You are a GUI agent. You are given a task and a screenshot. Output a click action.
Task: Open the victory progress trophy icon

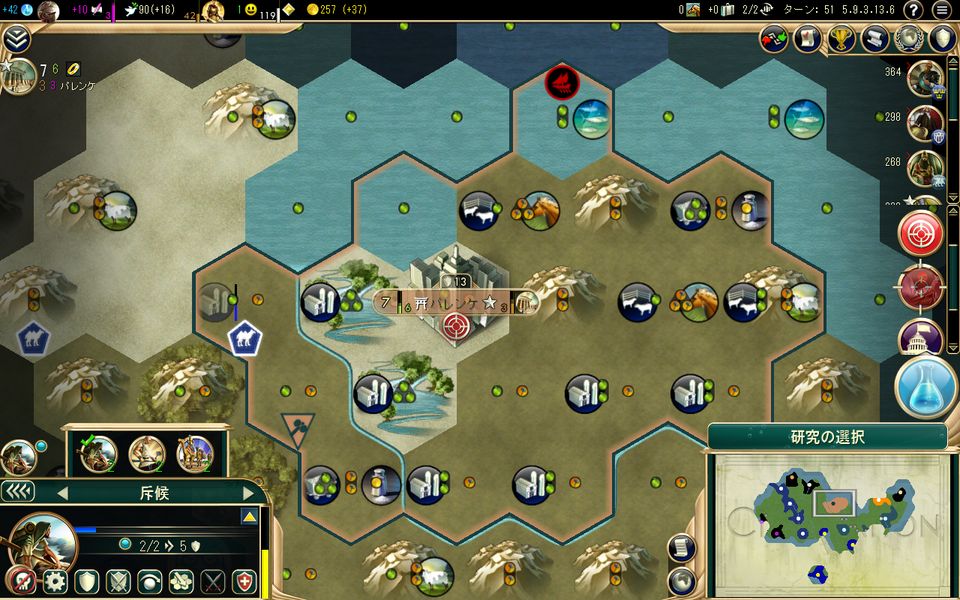point(841,39)
